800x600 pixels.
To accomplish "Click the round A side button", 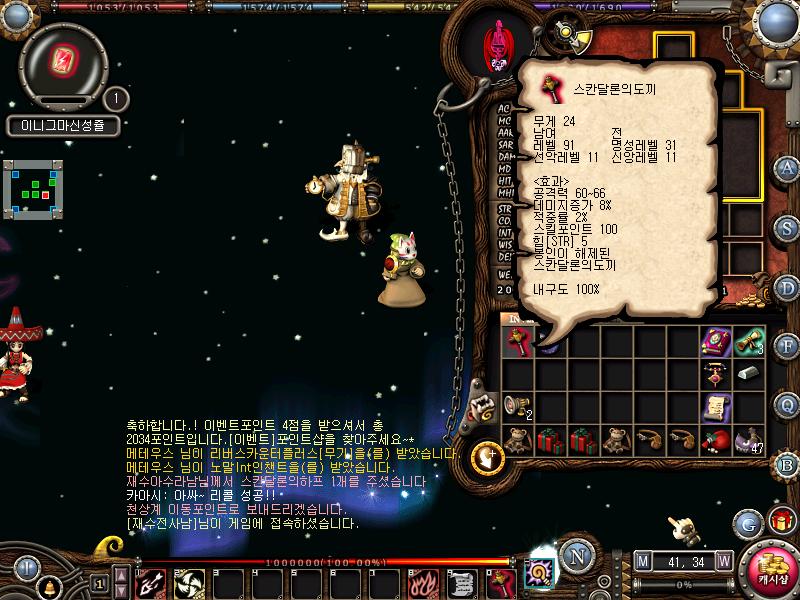I will pyautogui.click(x=787, y=169).
